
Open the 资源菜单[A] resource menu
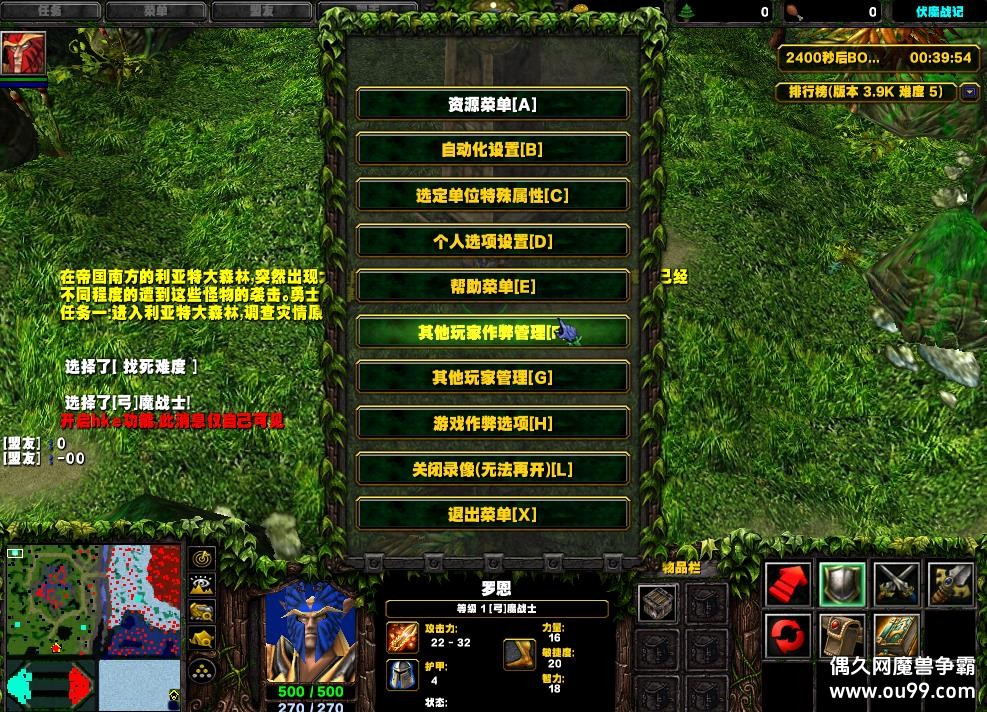click(x=492, y=104)
